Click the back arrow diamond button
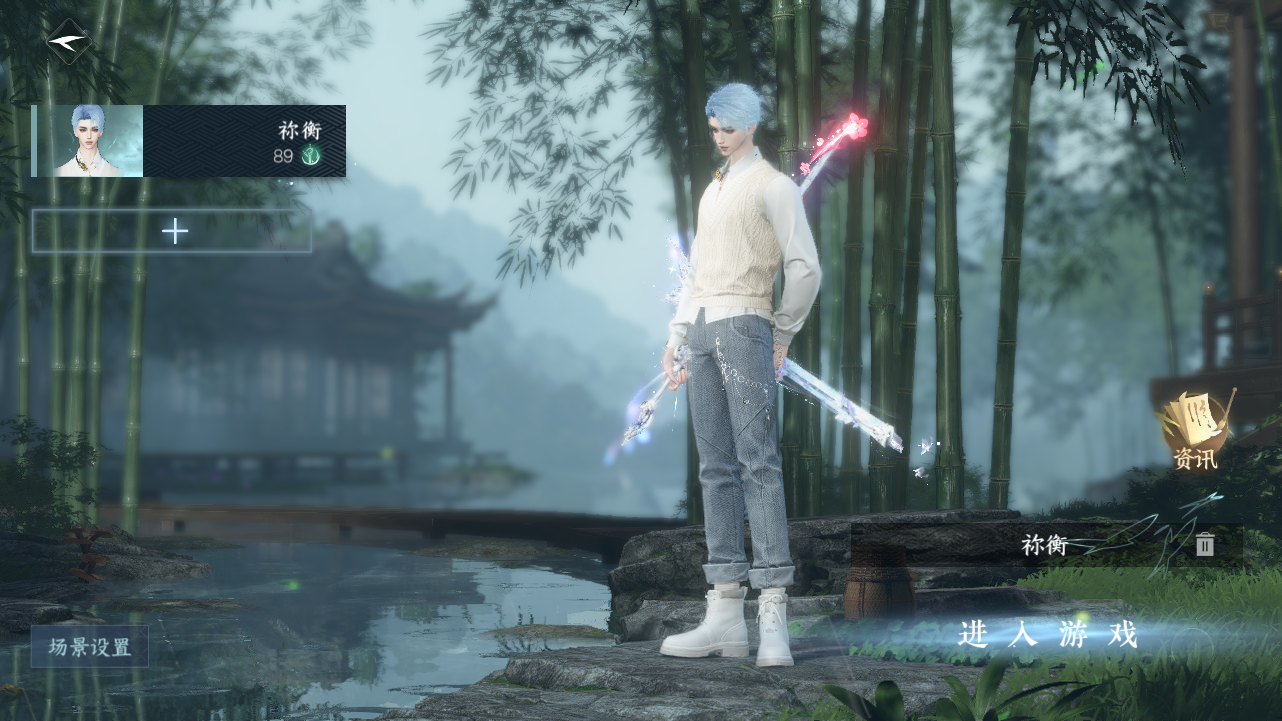Viewport: 1282px width, 721px height. click(x=69, y=41)
